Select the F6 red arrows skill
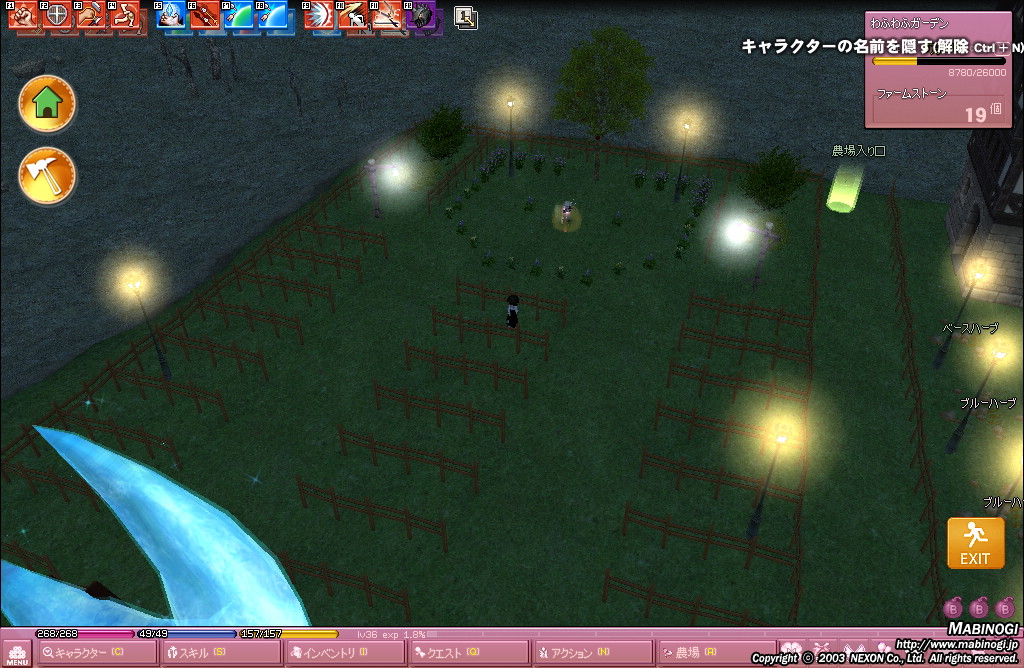The image size is (1024, 668). [204, 16]
